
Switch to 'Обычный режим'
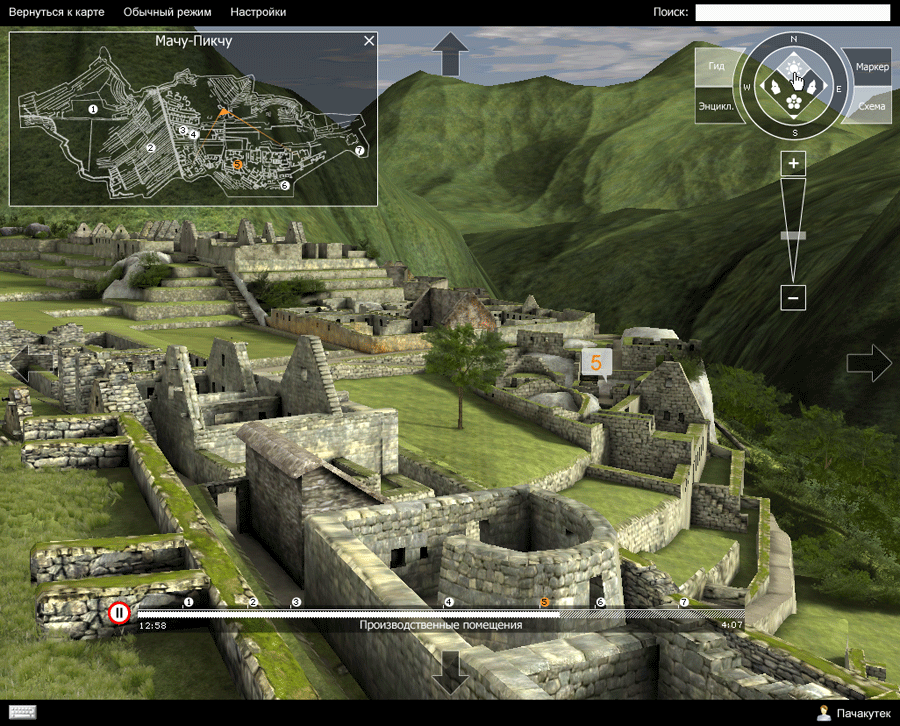[168, 12]
